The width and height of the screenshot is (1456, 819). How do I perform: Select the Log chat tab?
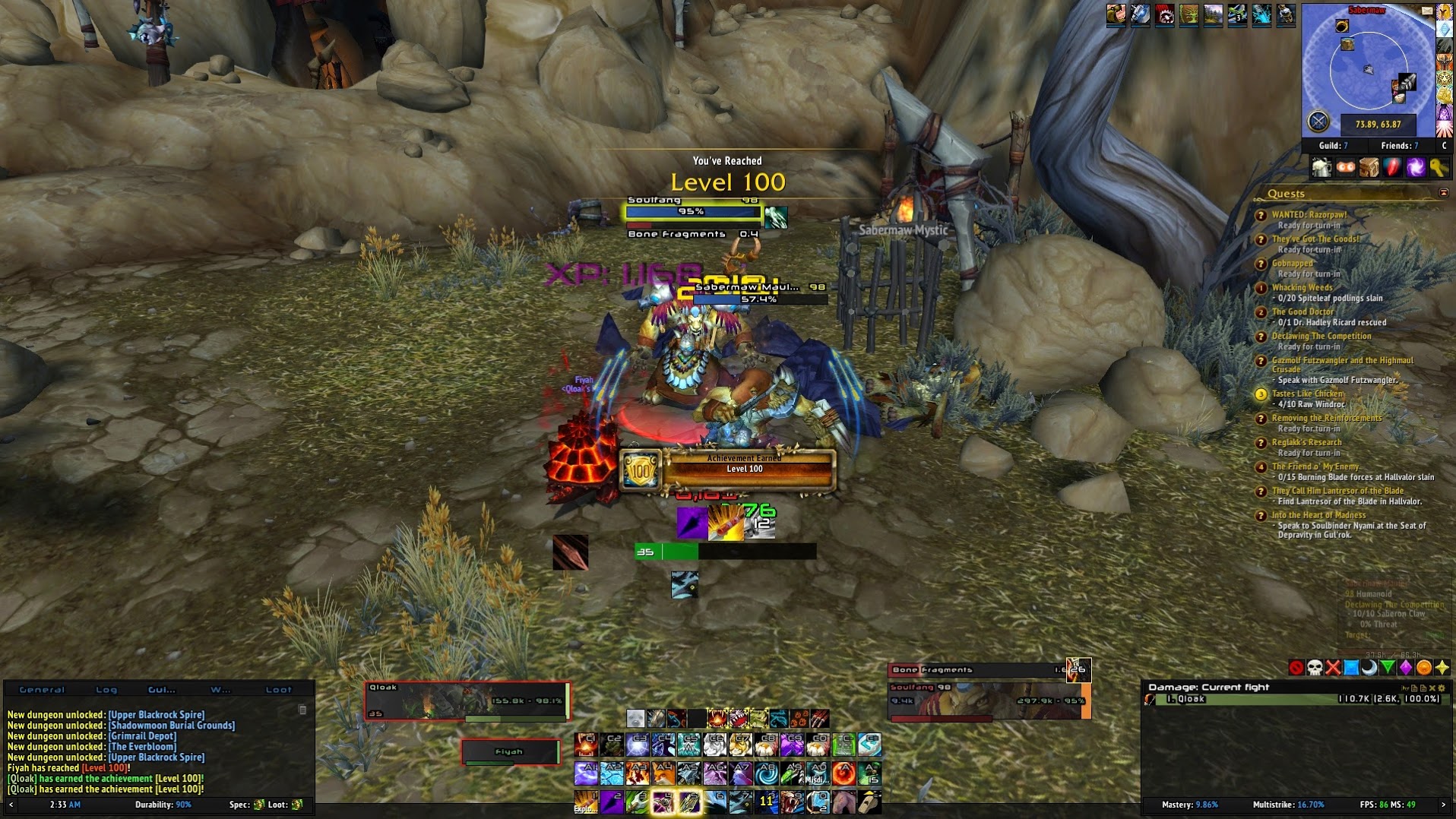click(106, 690)
